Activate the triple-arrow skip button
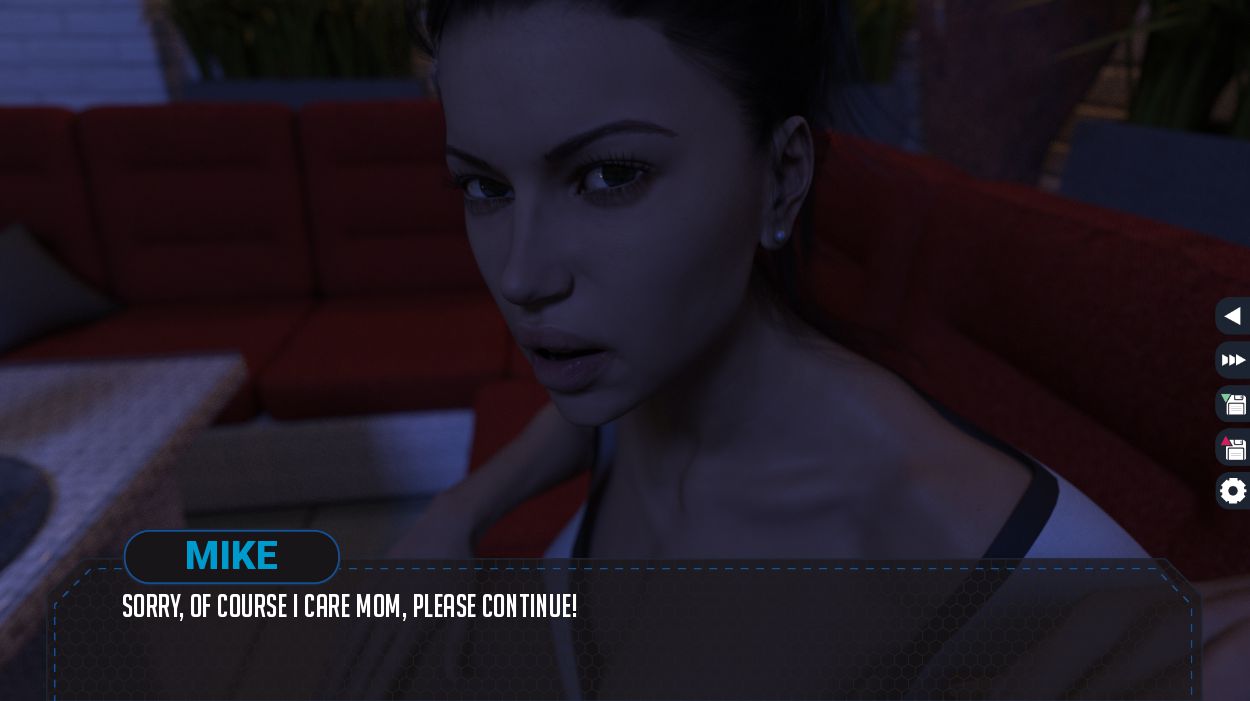The height and width of the screenshot is (701, 1250). pyautogui.click(x=1233, y=360)
